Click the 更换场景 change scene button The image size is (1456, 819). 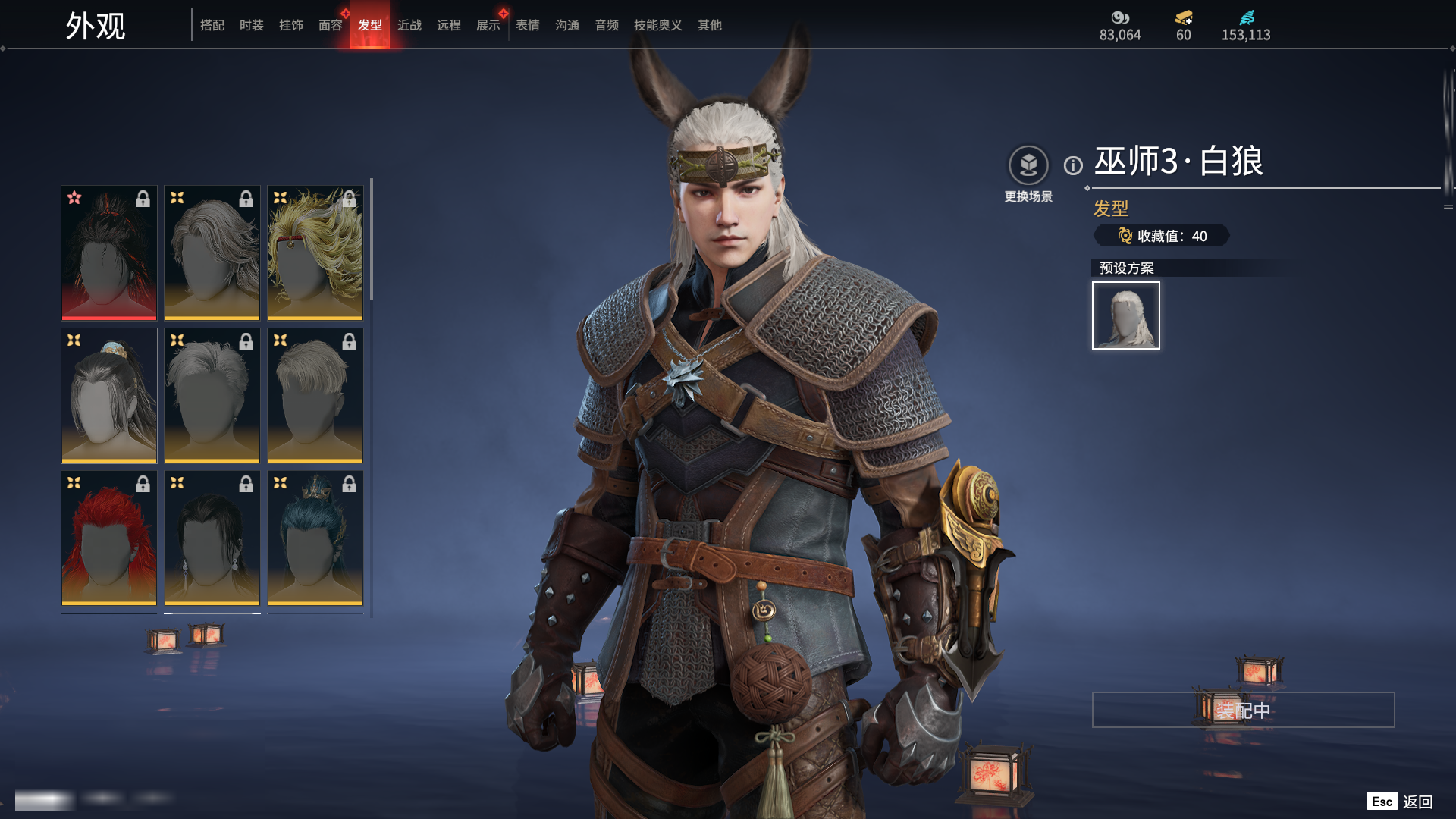(1028, 166)
